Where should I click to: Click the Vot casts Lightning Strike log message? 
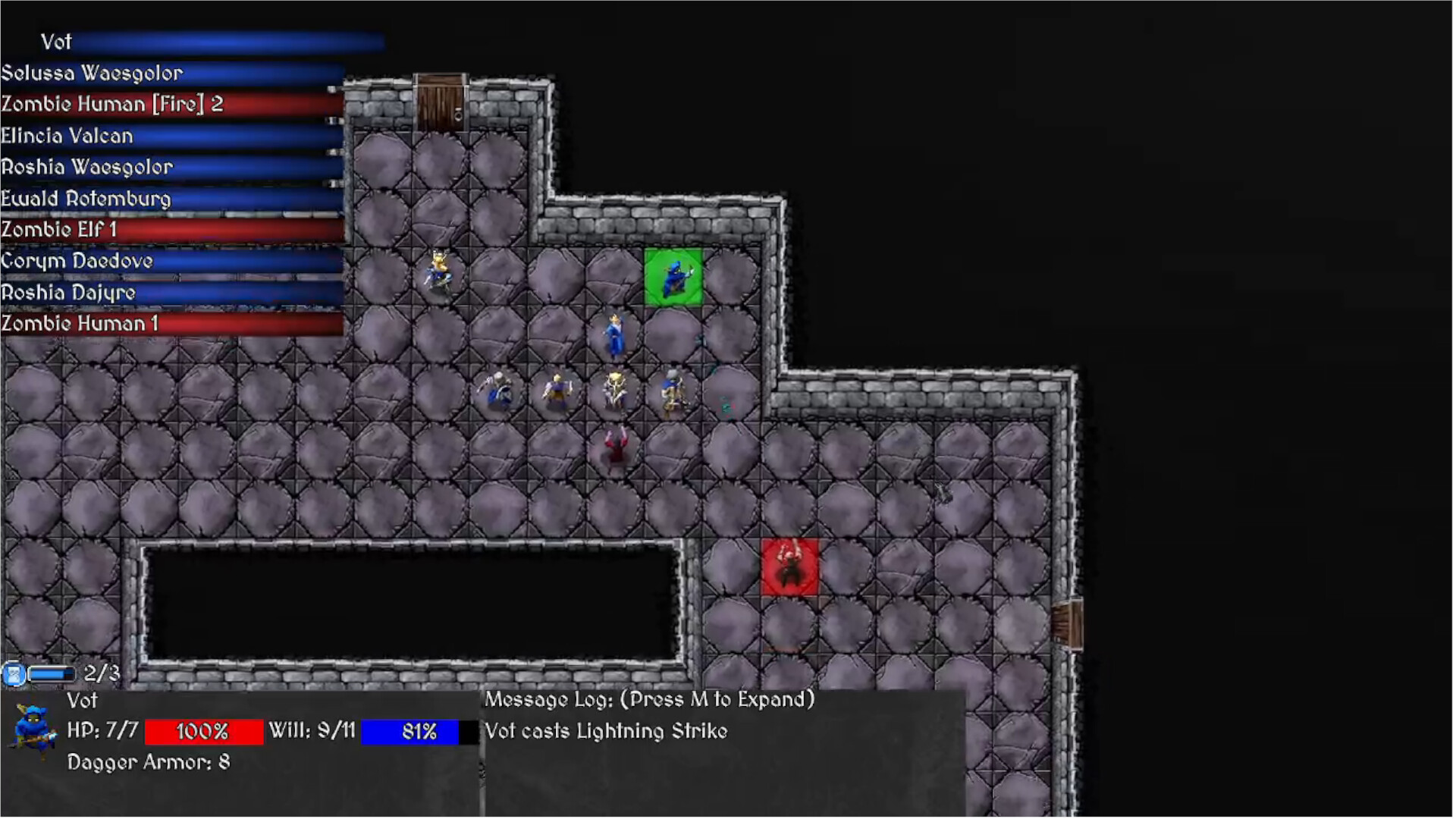[x=605, y=731]
